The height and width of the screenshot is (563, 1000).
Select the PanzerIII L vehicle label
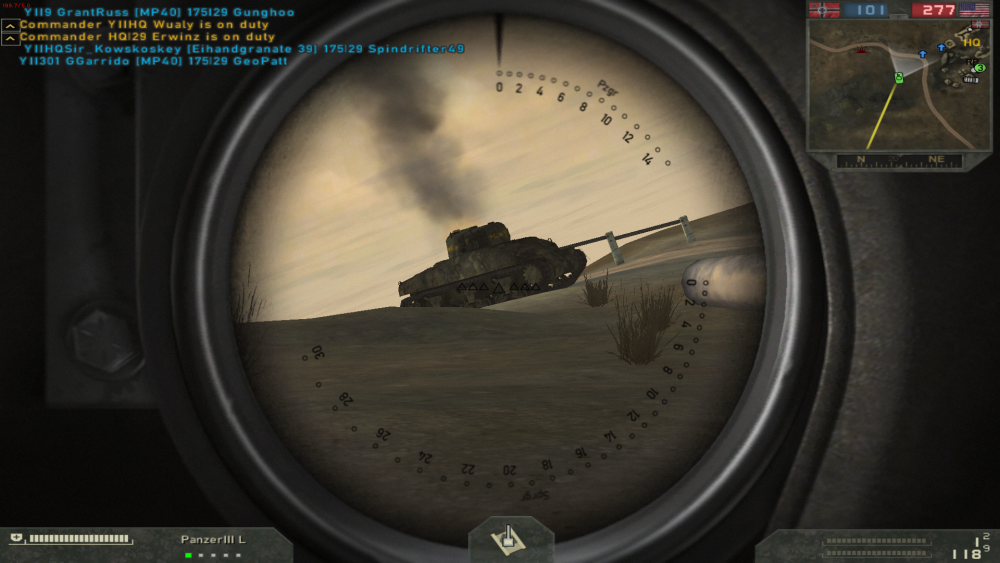pyautogui.click(x=213, y=540)
